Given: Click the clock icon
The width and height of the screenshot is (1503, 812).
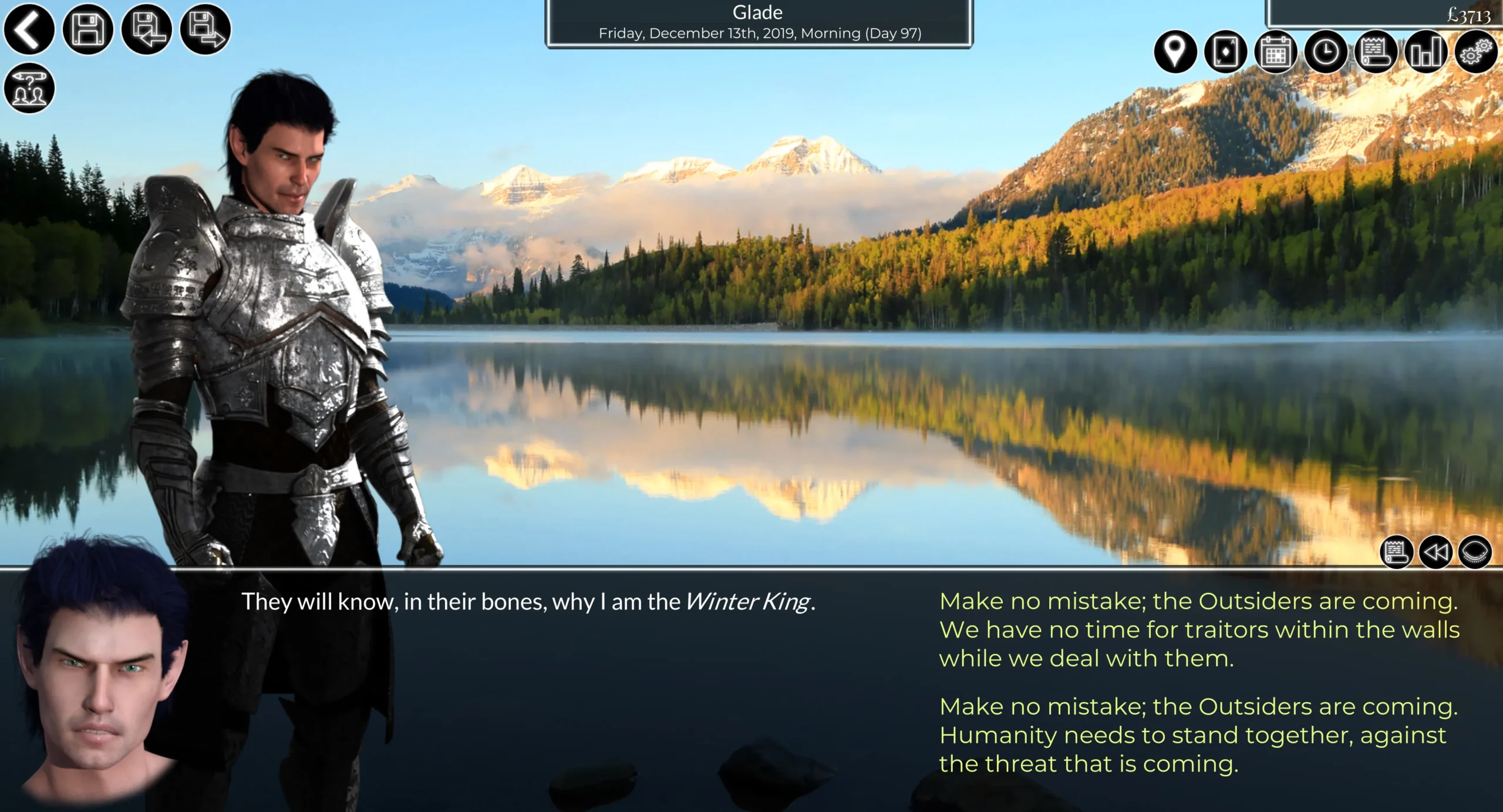Looking at the screenshot, I should pos(1326,52).
